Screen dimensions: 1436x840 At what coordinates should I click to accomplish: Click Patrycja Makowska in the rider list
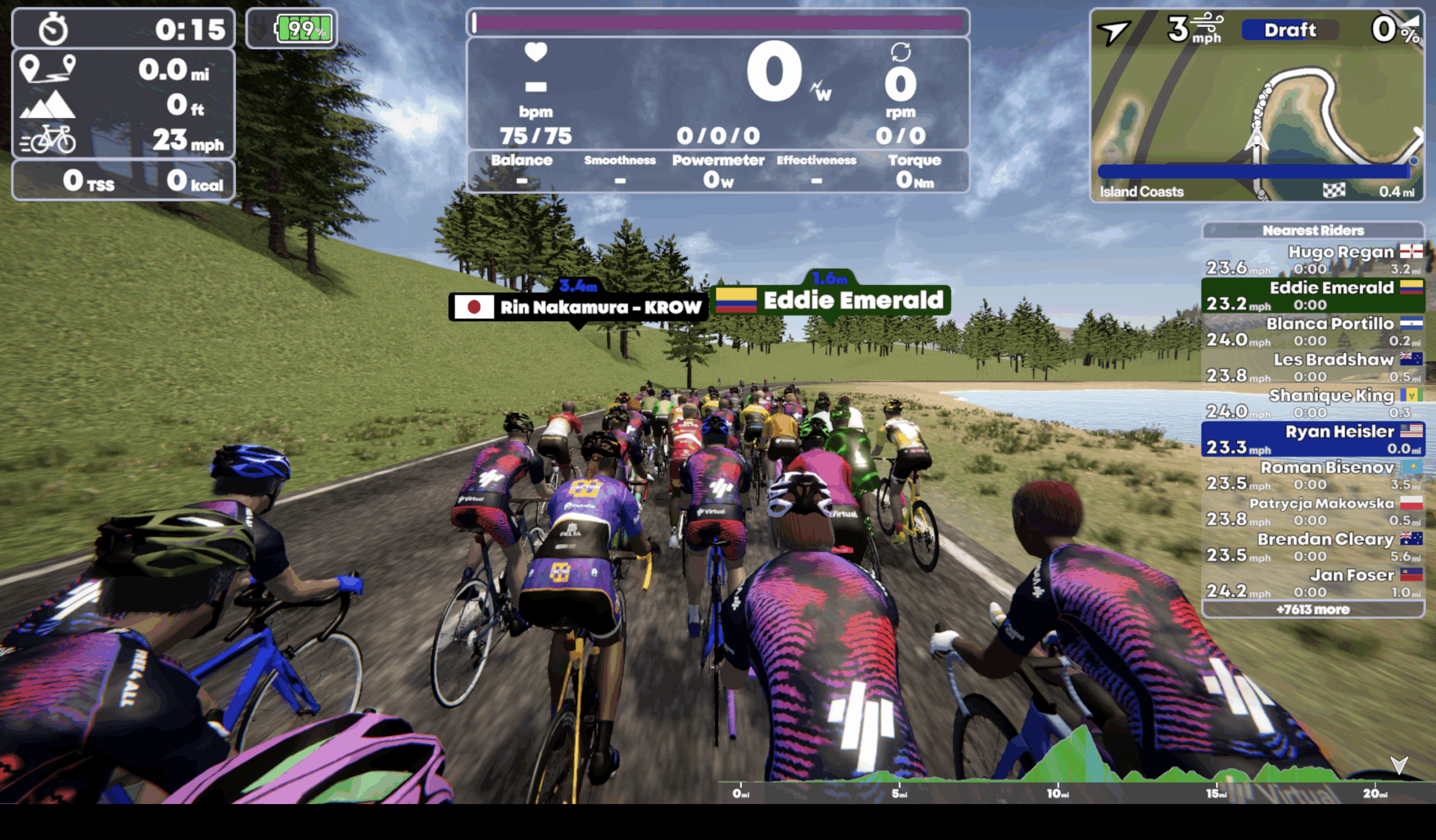tap(1313, 511)
